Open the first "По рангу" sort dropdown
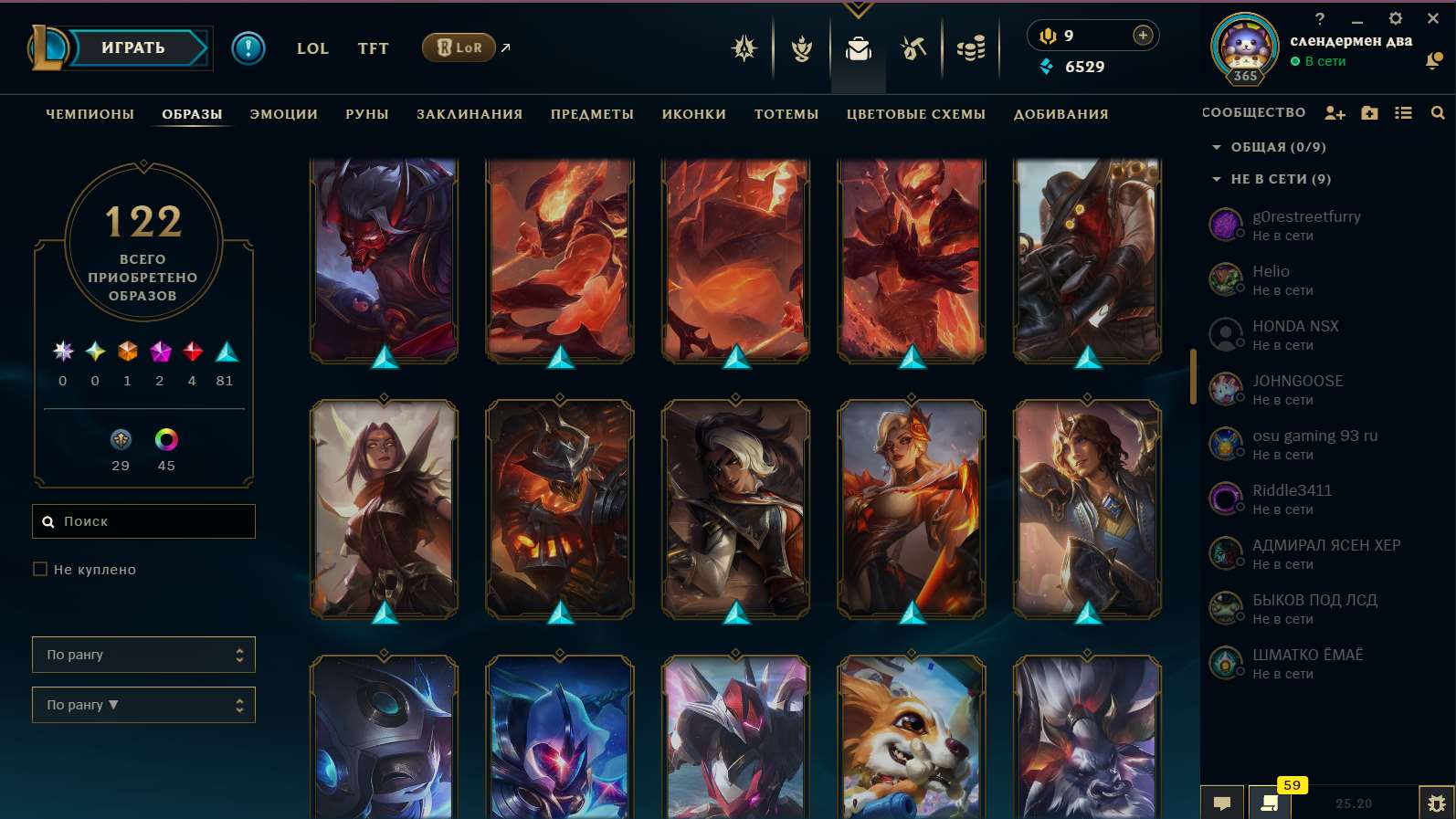The image size is (1456, 819). pyautogui.click(x=143, y=655)
